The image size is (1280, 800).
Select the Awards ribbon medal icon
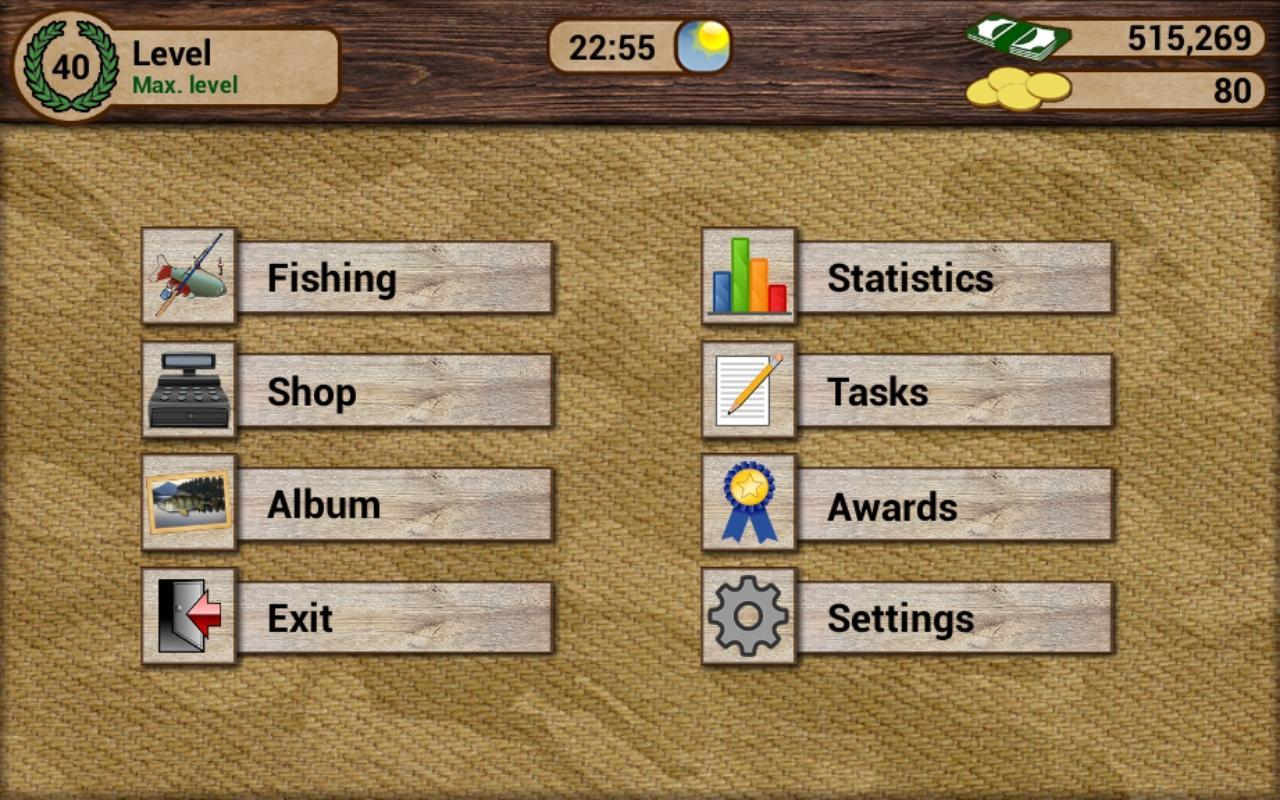(748, 504)
